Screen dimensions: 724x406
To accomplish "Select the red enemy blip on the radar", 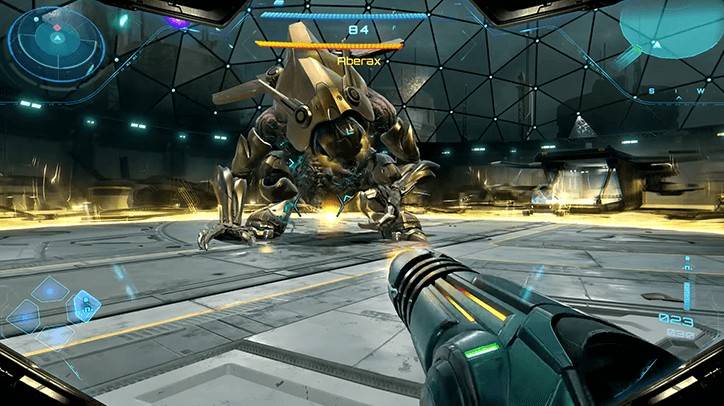I will coord(57,27).
